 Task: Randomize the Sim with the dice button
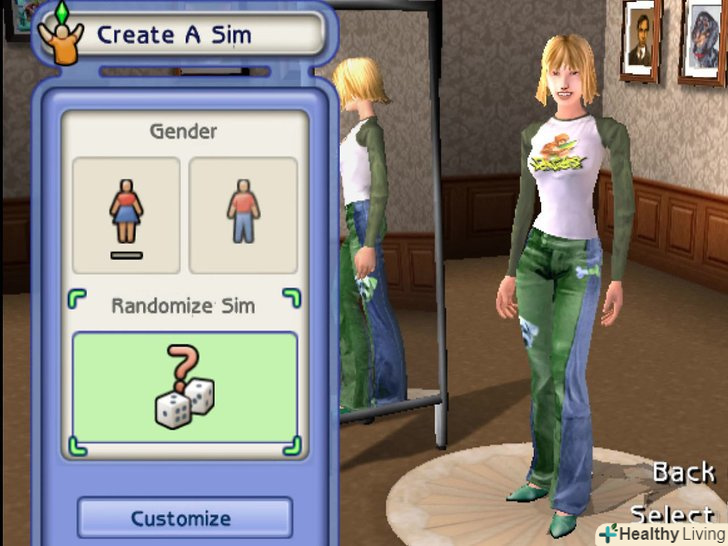(x=185, y=388)
